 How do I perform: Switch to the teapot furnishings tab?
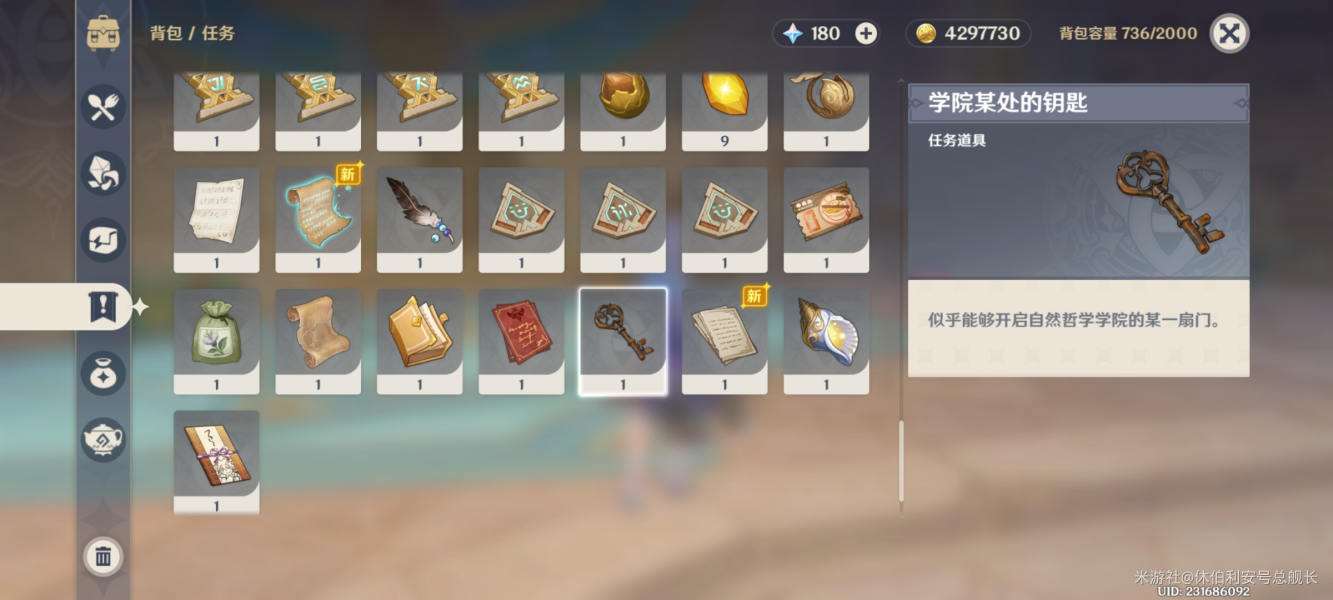(x=103, y=438)
